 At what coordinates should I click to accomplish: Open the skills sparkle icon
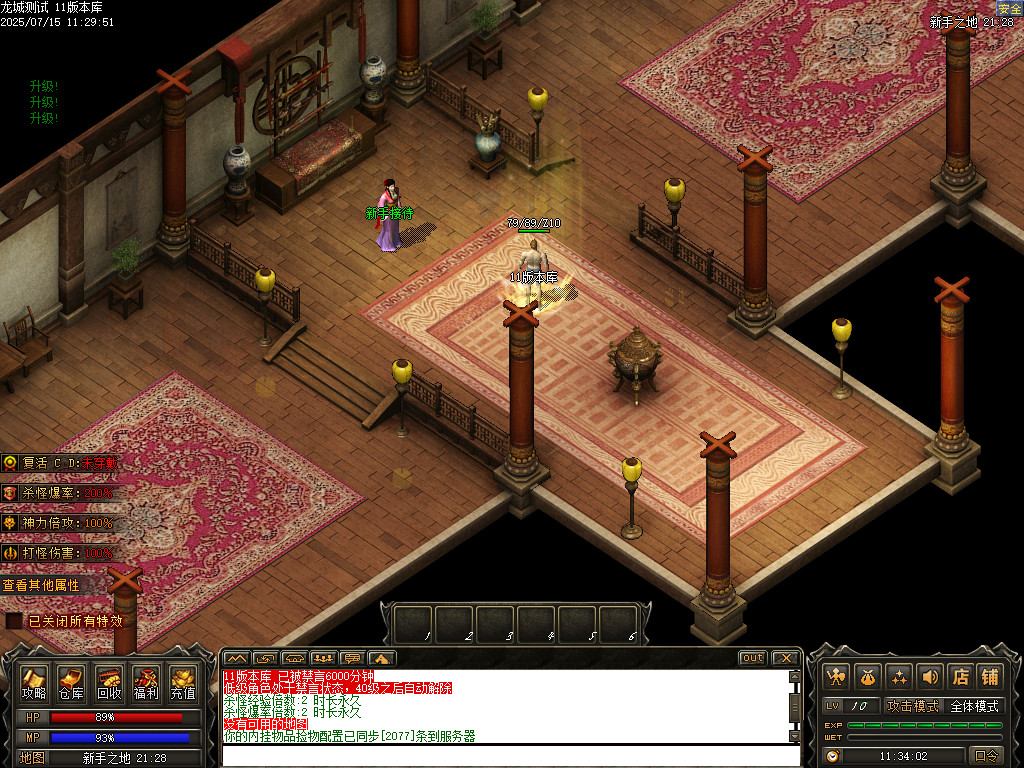pos(898,676)
